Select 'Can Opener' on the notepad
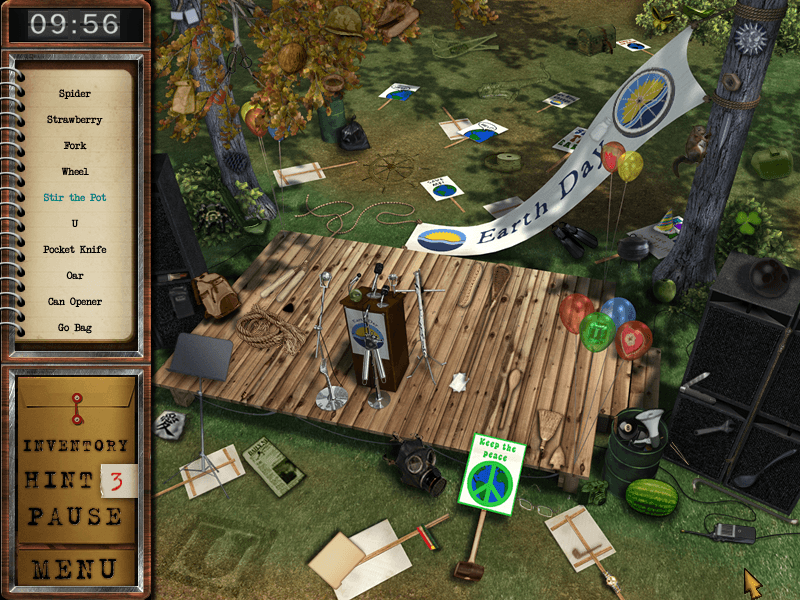This screenshot has height=600, width=800. click(x=75, y=302)
